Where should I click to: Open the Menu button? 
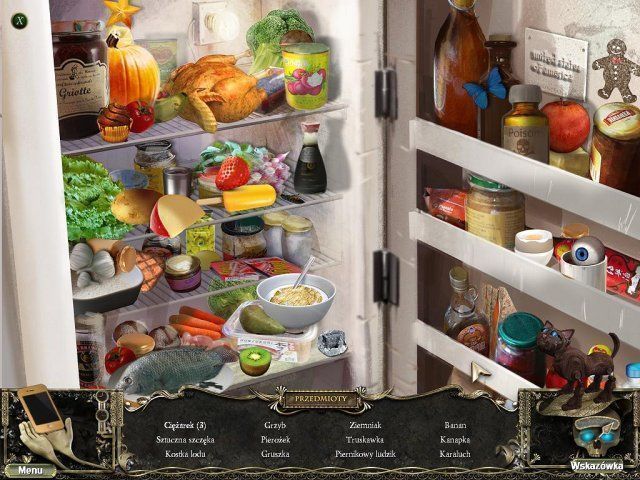[30, 469]
